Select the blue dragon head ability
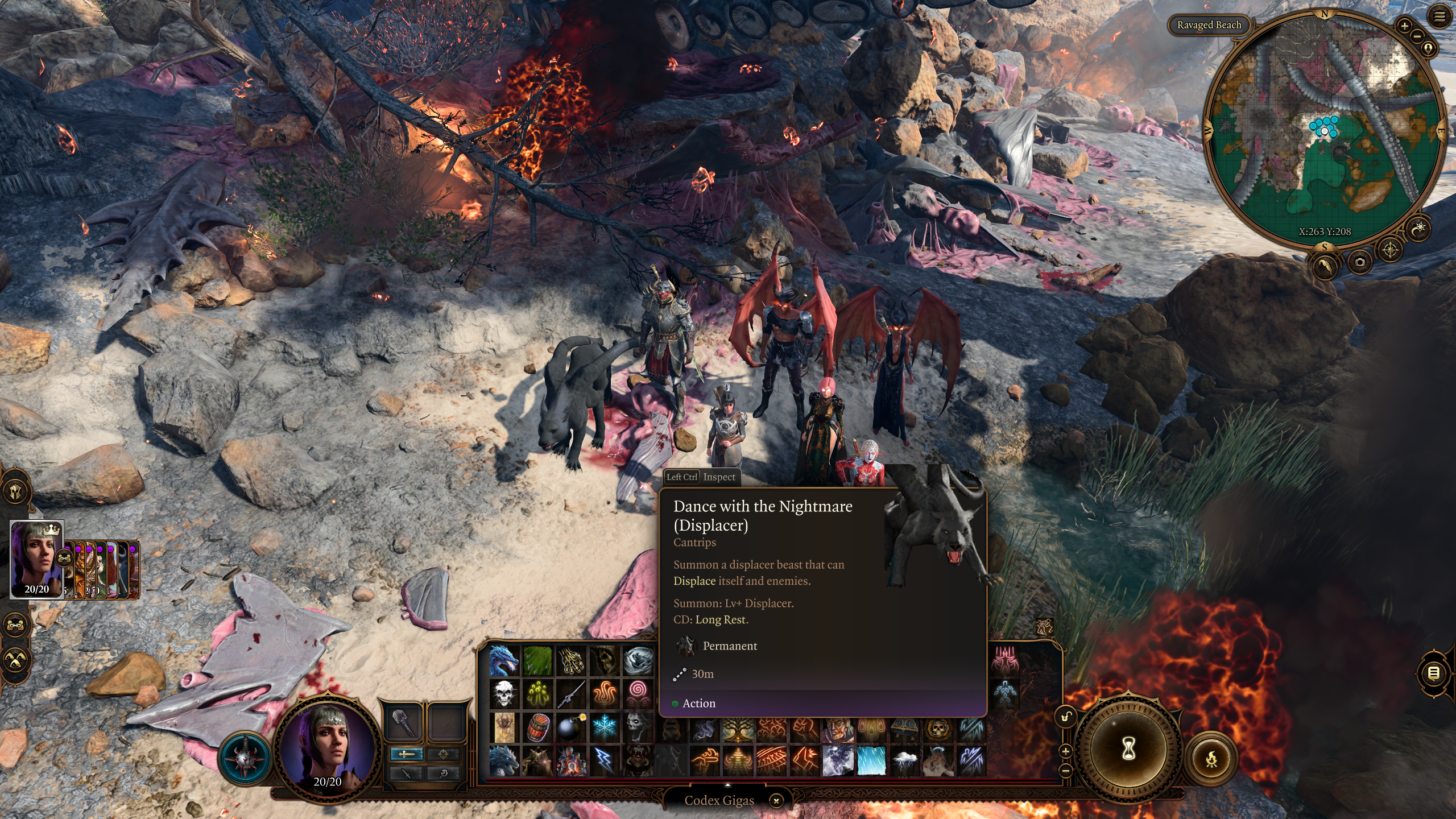Image resolution: width=1456 pixels, height=819 pixels. click(504, 660)
